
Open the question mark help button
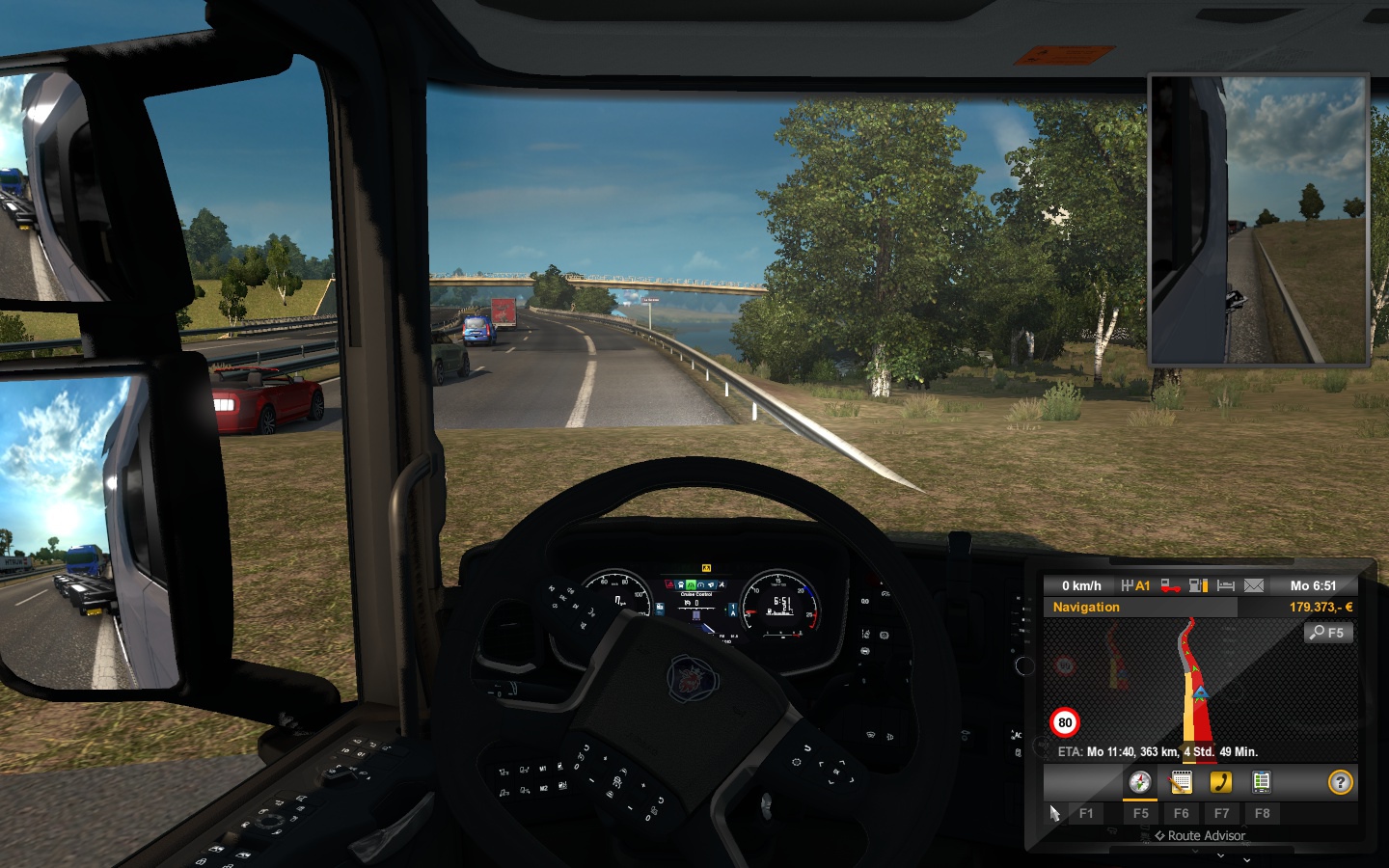1340,782
